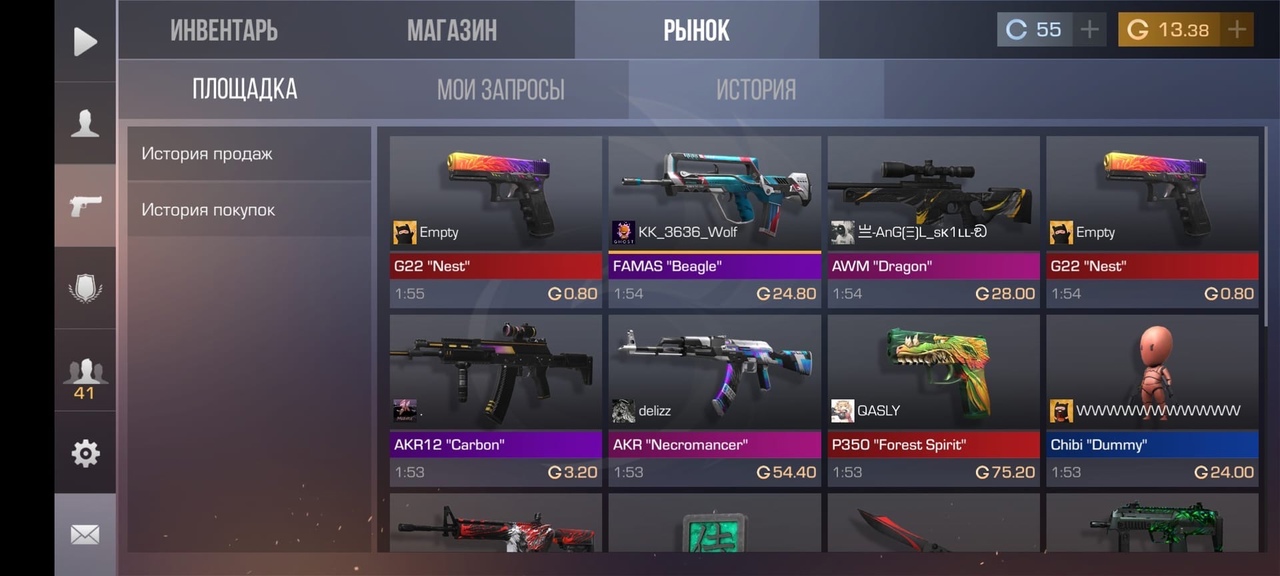Open the Инвентарь tab
The height and width of the screenshot is (576, 1280).
pyautogui.click(x=224, y=30)
